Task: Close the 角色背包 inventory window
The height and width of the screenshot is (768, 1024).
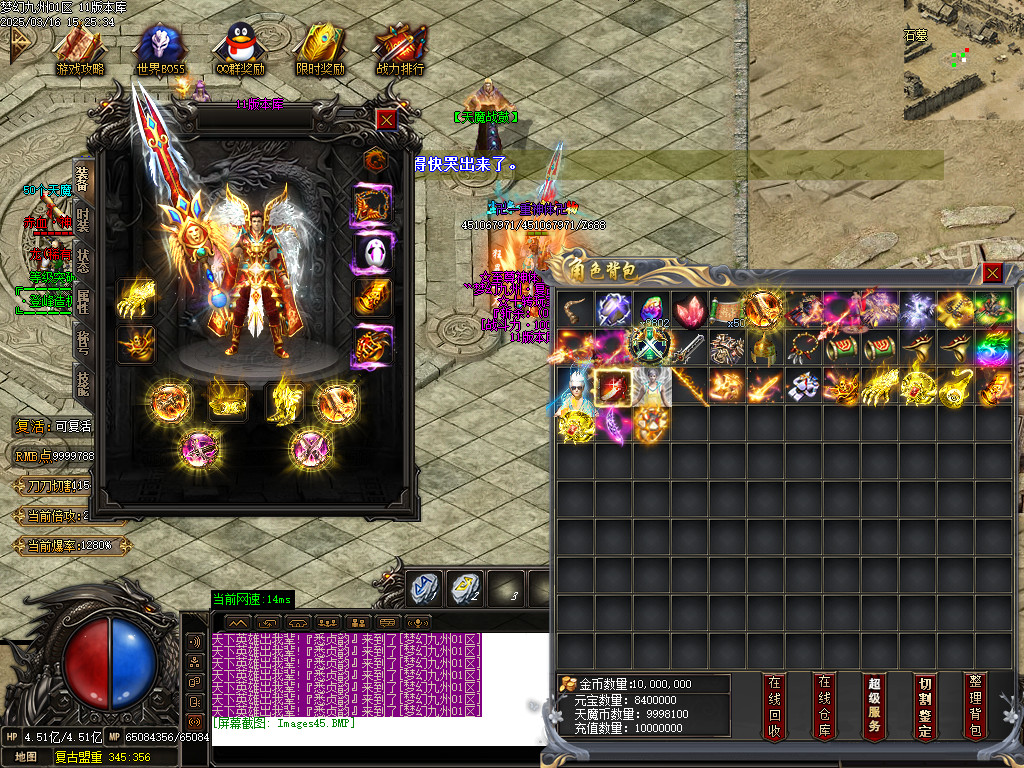Action: tap(992, 273)
